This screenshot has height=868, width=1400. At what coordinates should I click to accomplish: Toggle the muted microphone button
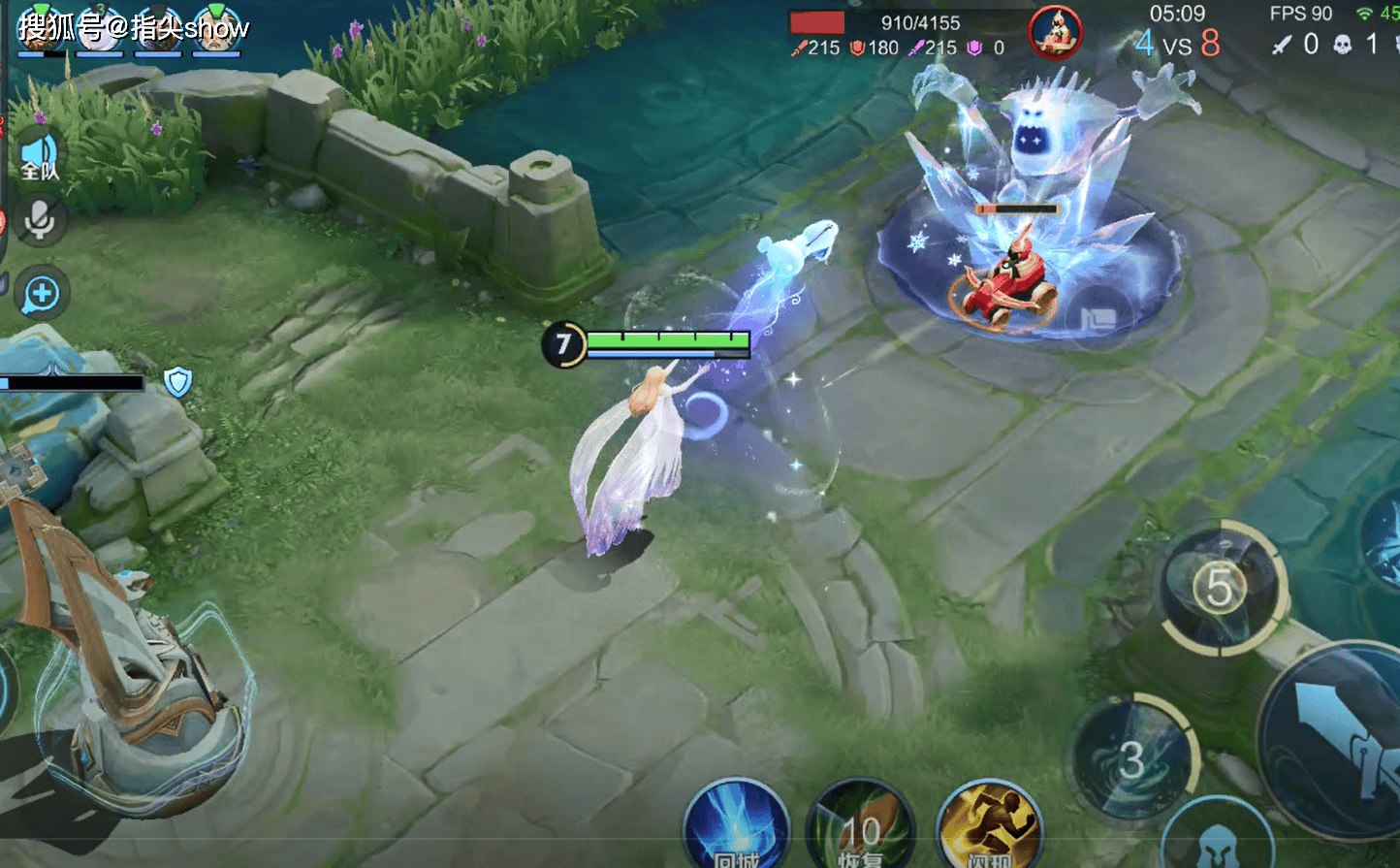(x=40, y=222)
